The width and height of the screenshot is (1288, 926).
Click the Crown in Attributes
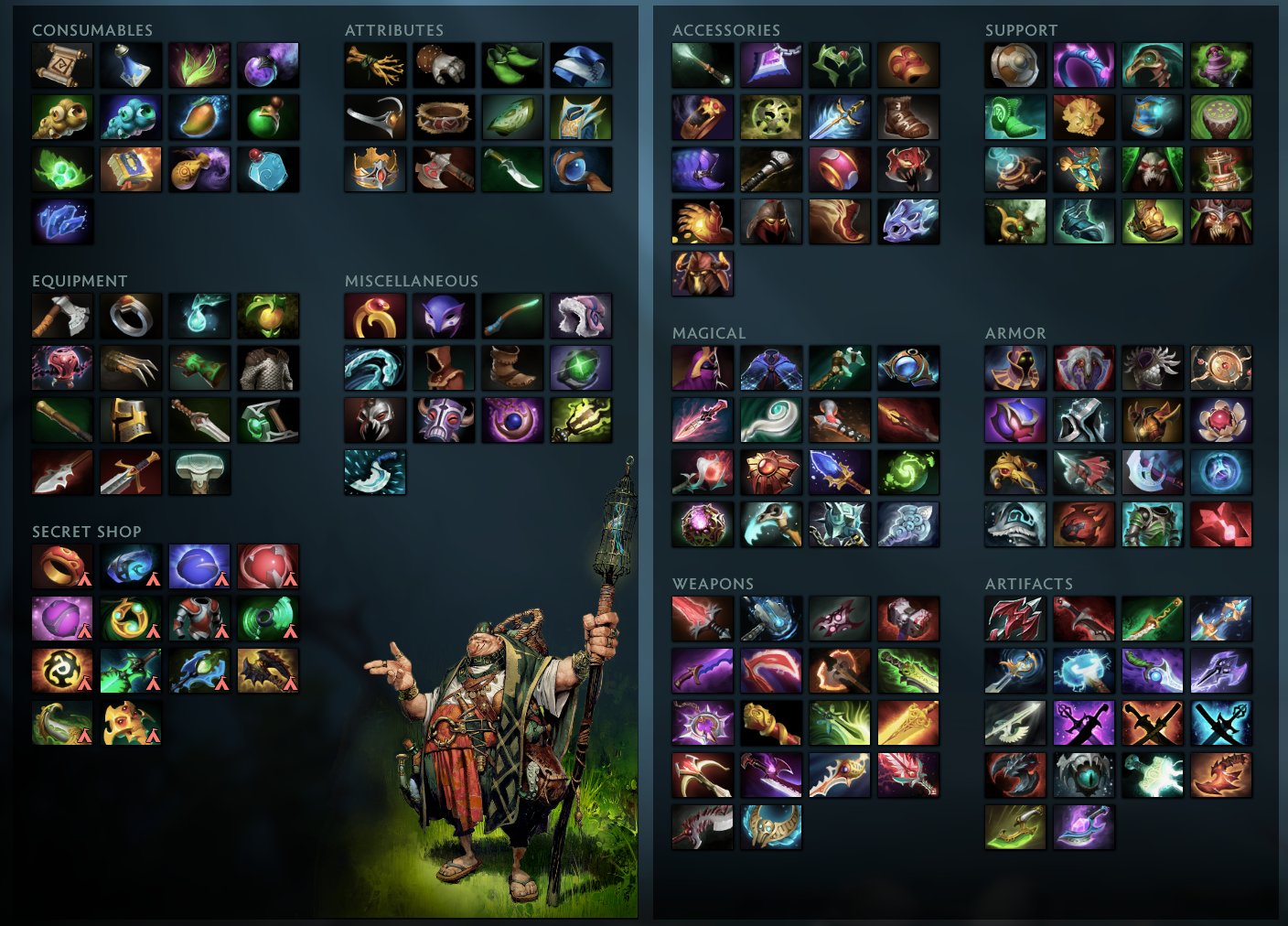(374, 167)
